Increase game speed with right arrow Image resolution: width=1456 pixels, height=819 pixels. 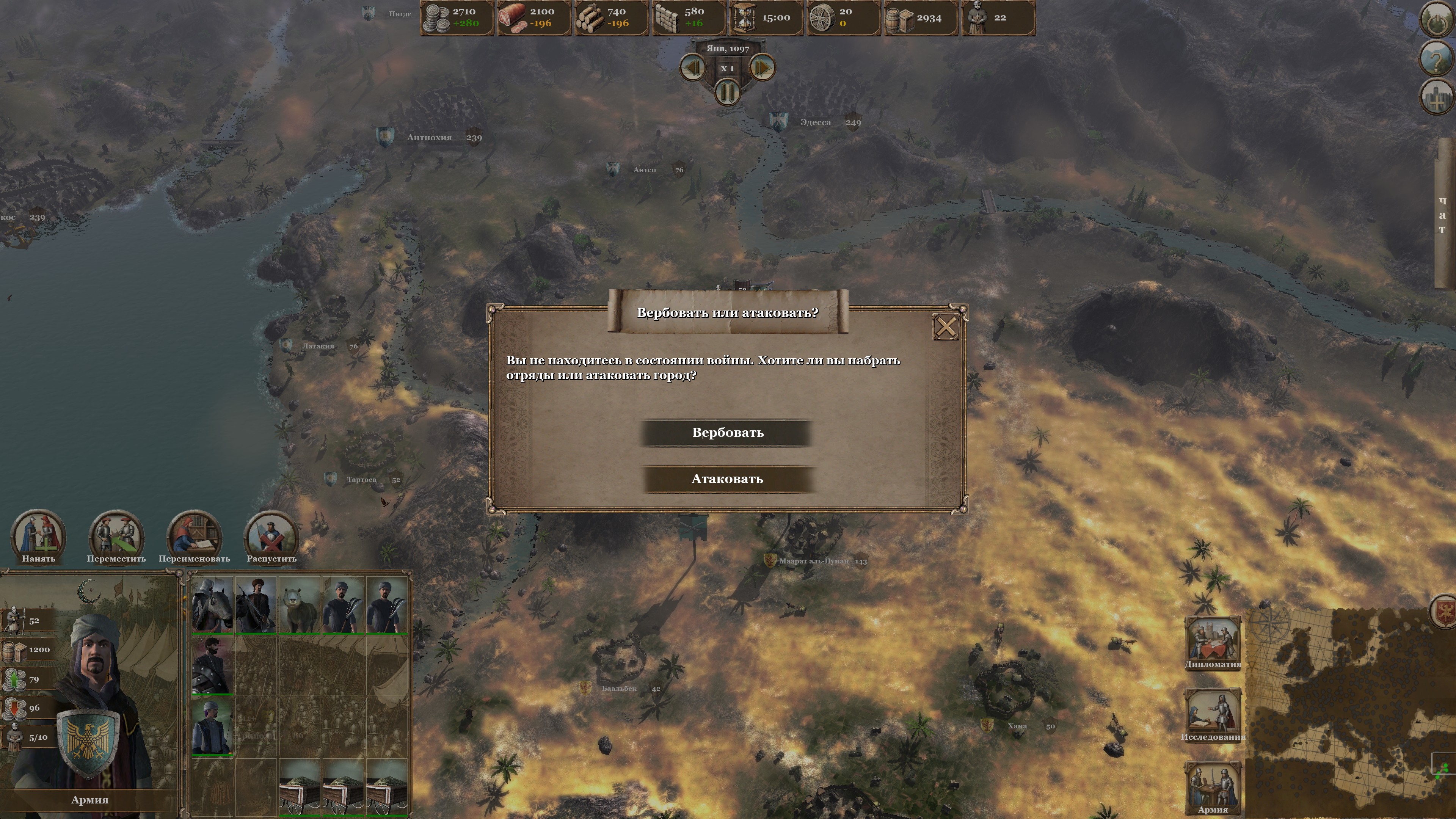coord(762,68)
